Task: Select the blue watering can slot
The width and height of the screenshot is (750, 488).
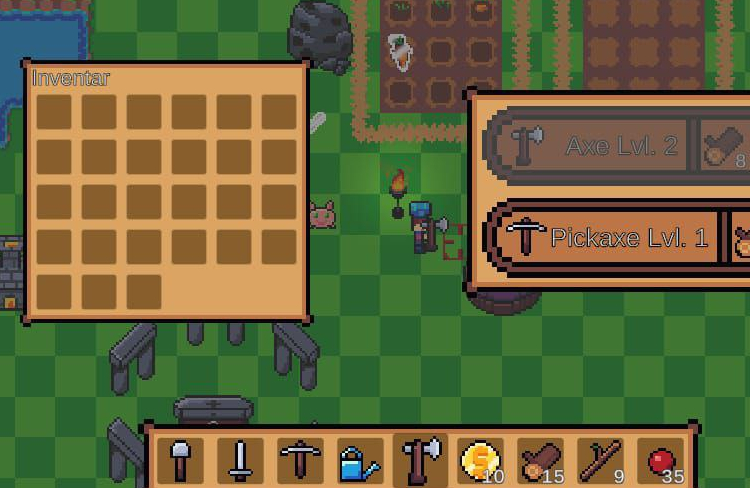Action: tap(359, 461)
